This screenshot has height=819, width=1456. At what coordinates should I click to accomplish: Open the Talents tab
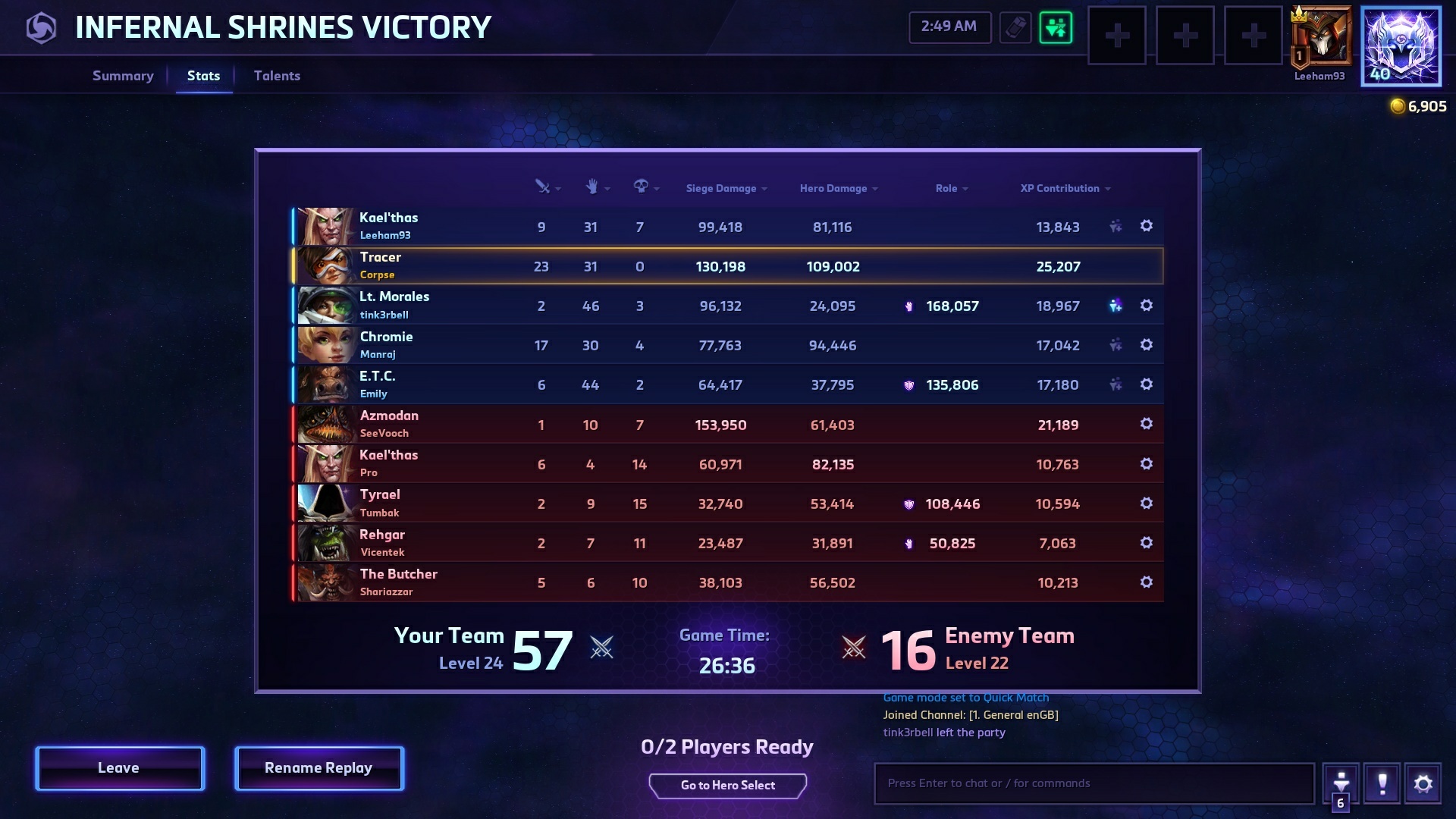(x=277, y=76)
